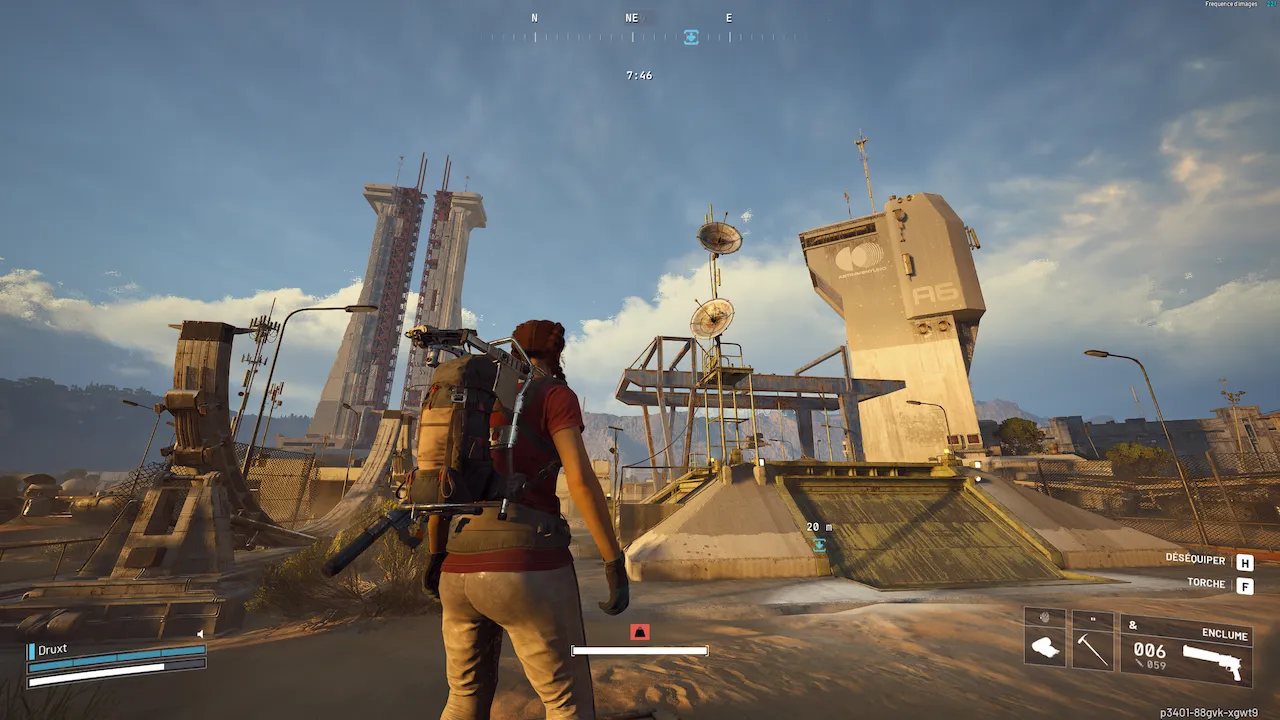Toggle the torch via the F prompt
This screenshot has width=1280, height=720.
[x=1243, y=584]
